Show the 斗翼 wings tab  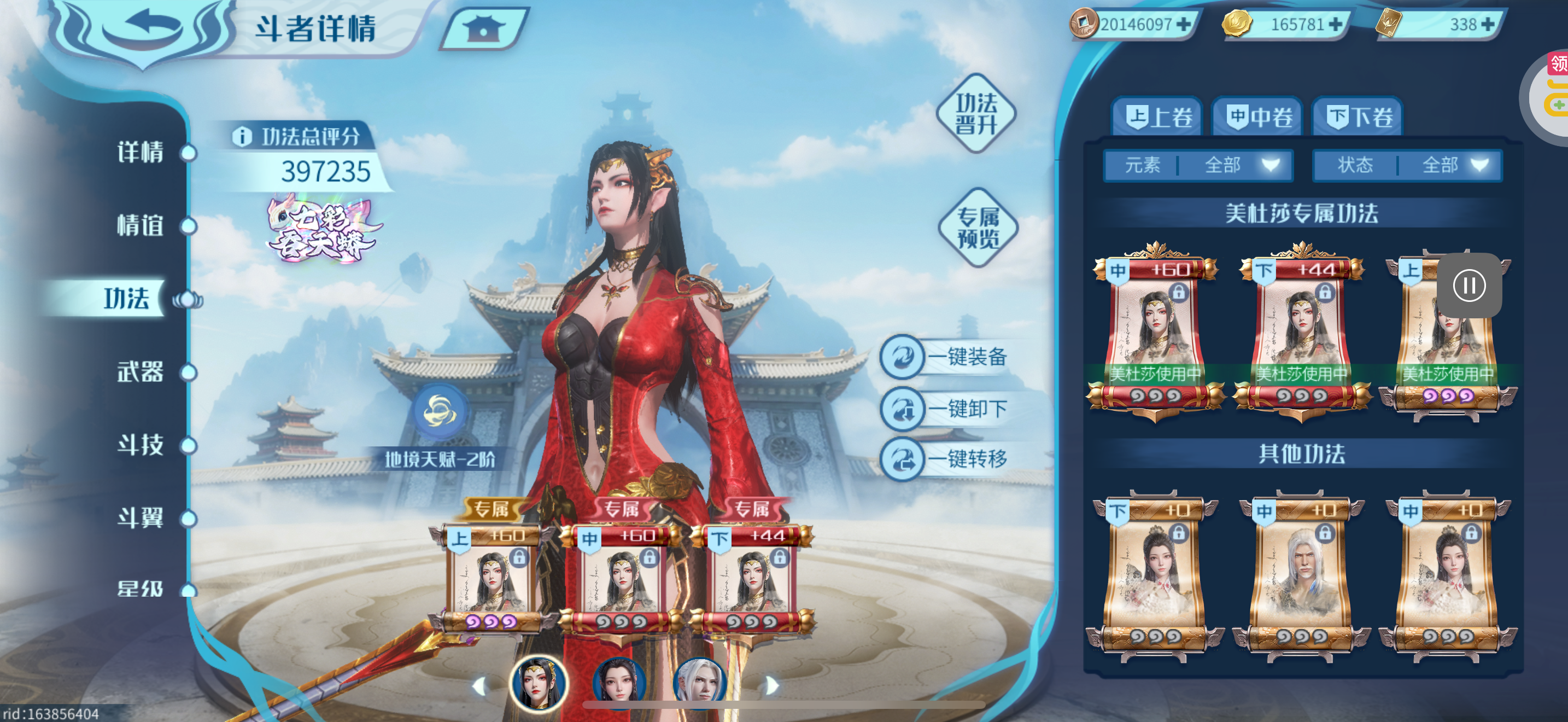(141, 518)
